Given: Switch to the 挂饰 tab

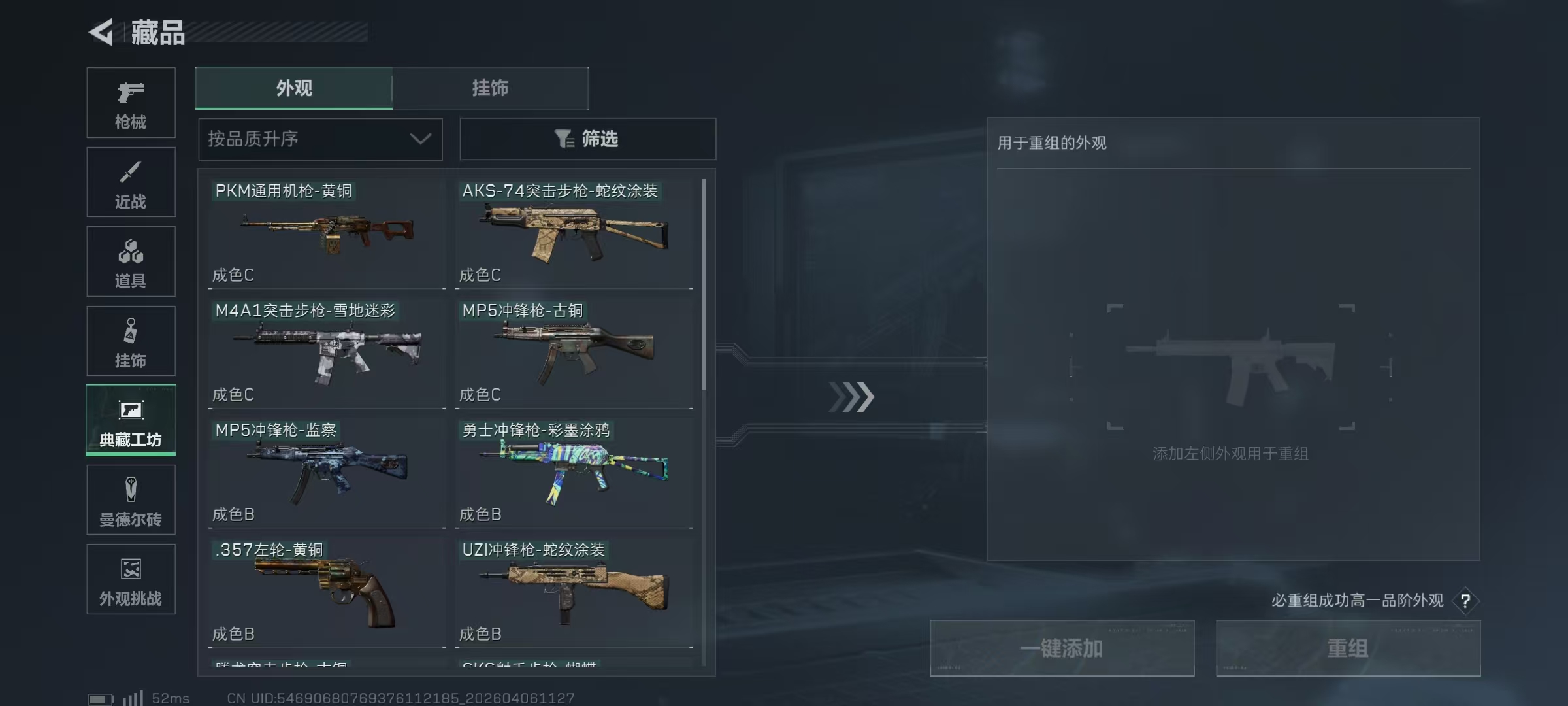Looking at the screenshot, I should point(491,88).
